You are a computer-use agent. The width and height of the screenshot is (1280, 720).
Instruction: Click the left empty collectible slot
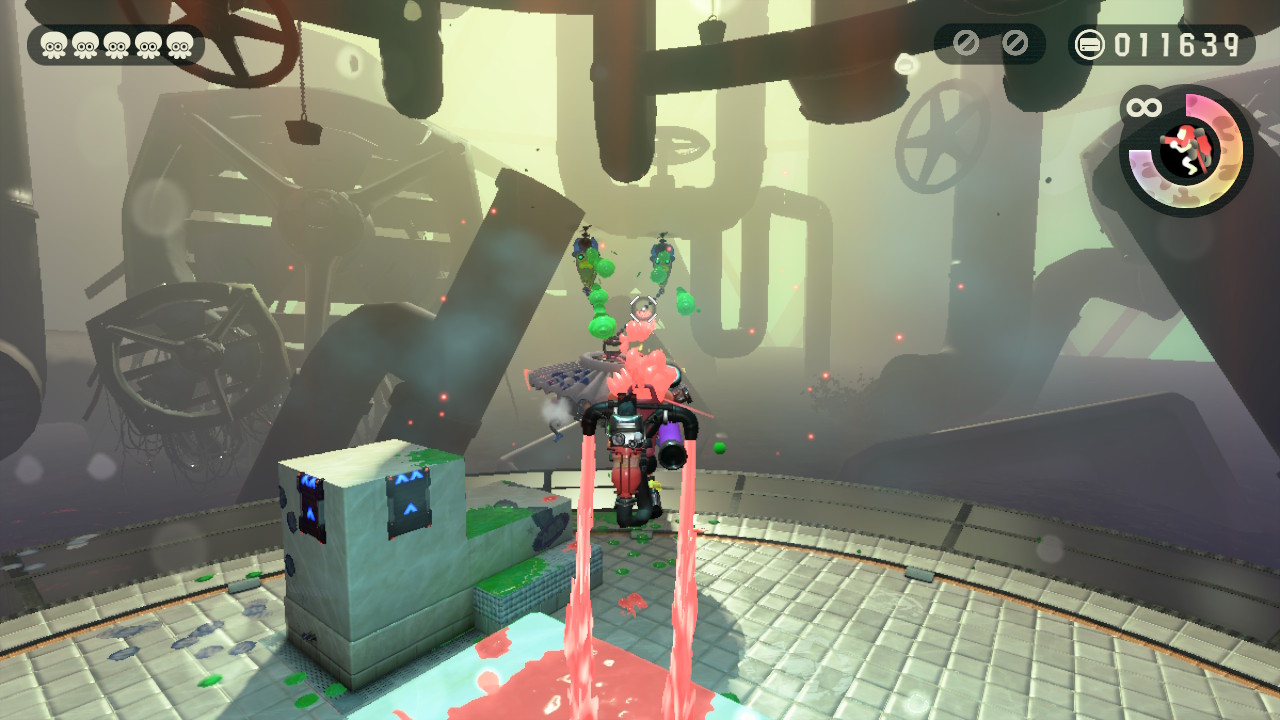tap(967, 44)
